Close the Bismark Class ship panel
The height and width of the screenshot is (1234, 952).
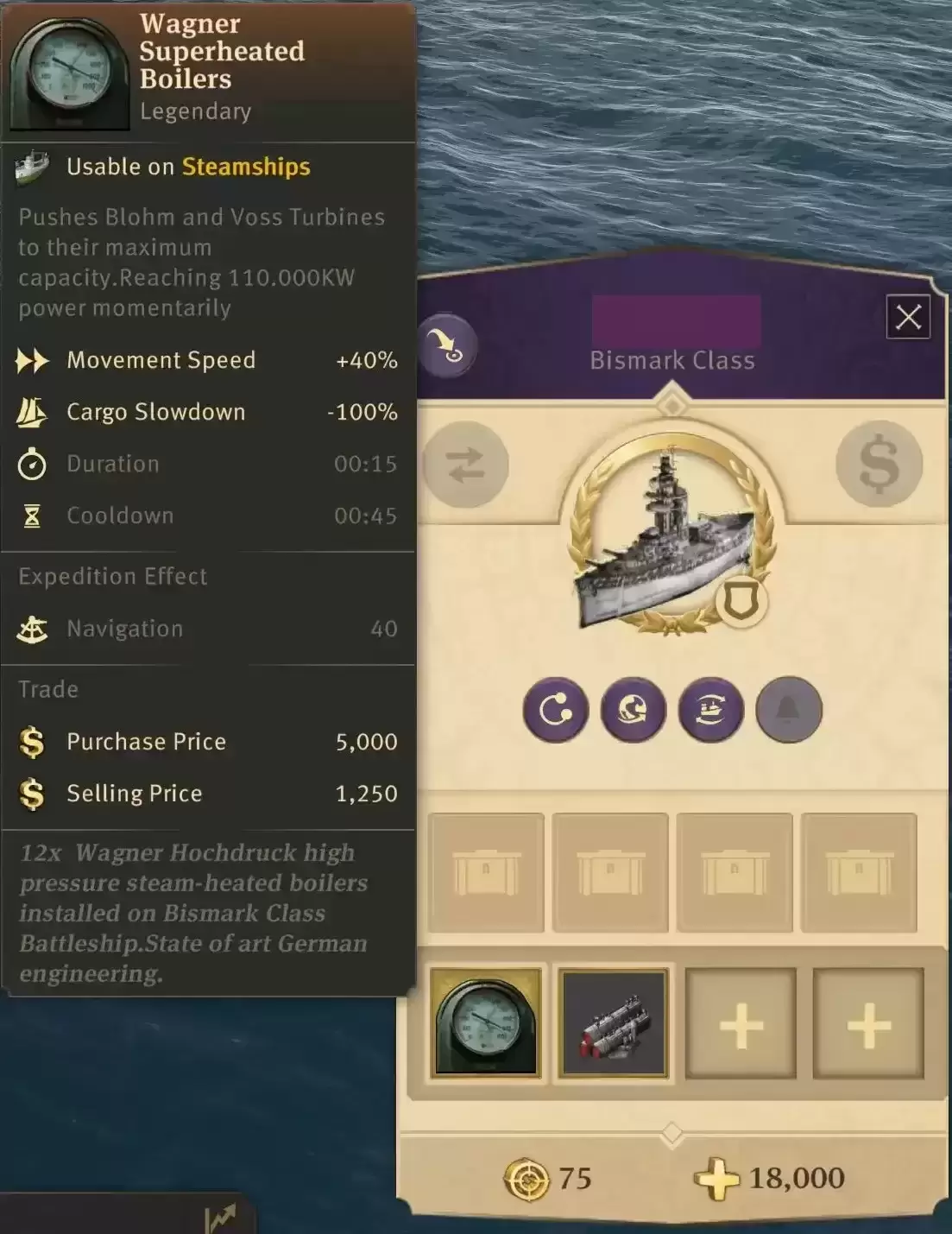pos(908,317)
